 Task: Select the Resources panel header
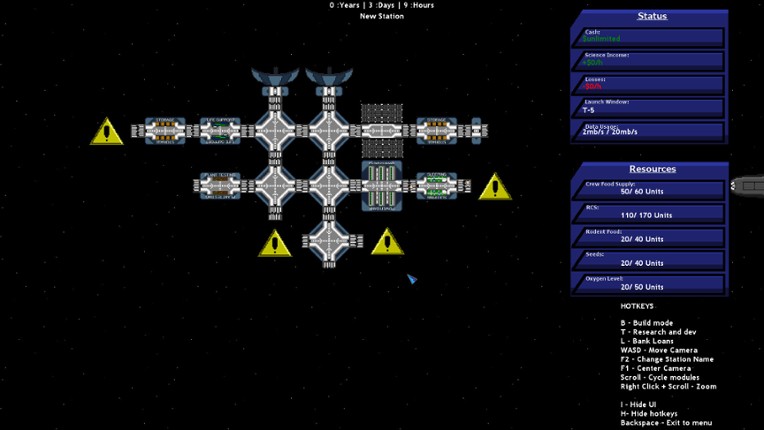[x=651, y=169]
